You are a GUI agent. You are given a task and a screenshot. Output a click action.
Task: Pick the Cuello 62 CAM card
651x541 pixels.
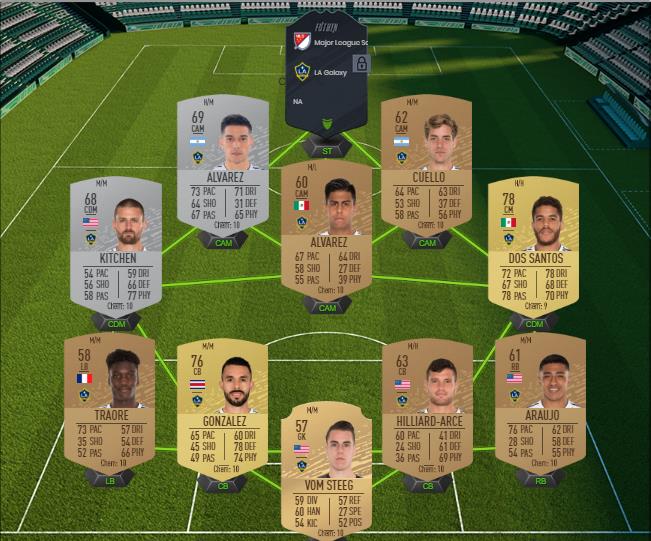[x=426, y=163]
